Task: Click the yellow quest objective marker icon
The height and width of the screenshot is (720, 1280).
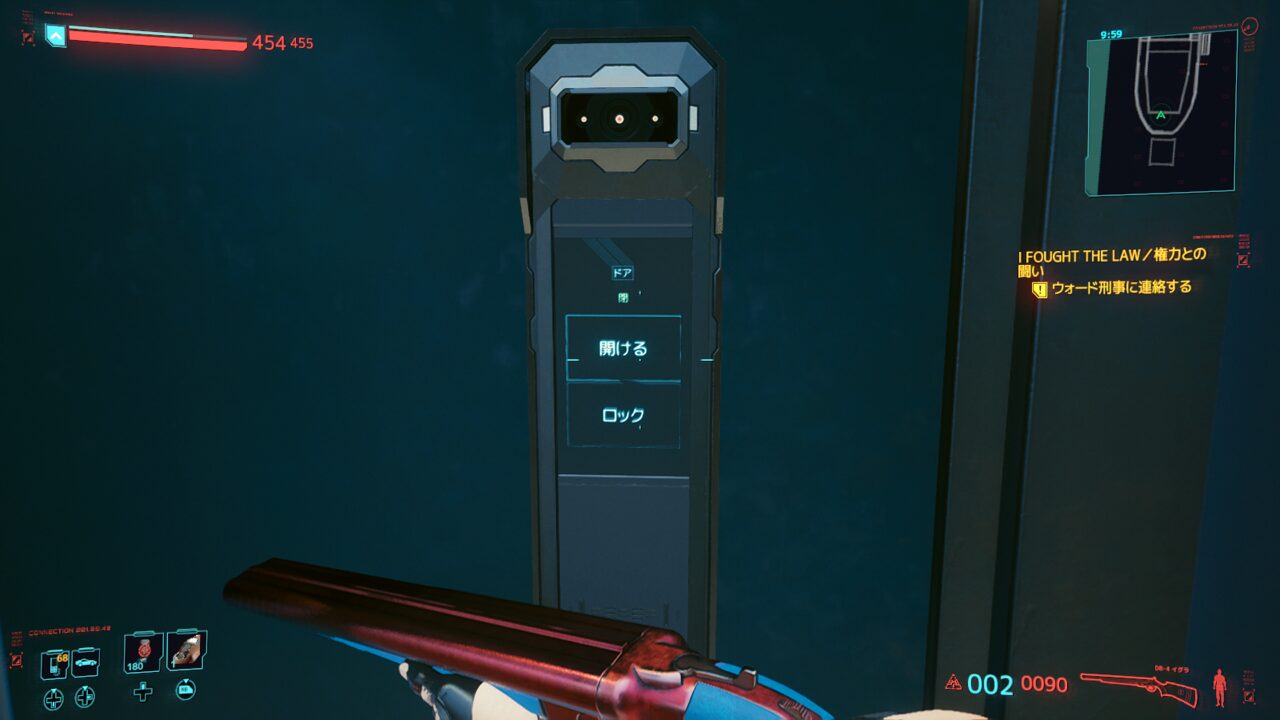Action: point(1040,289)
